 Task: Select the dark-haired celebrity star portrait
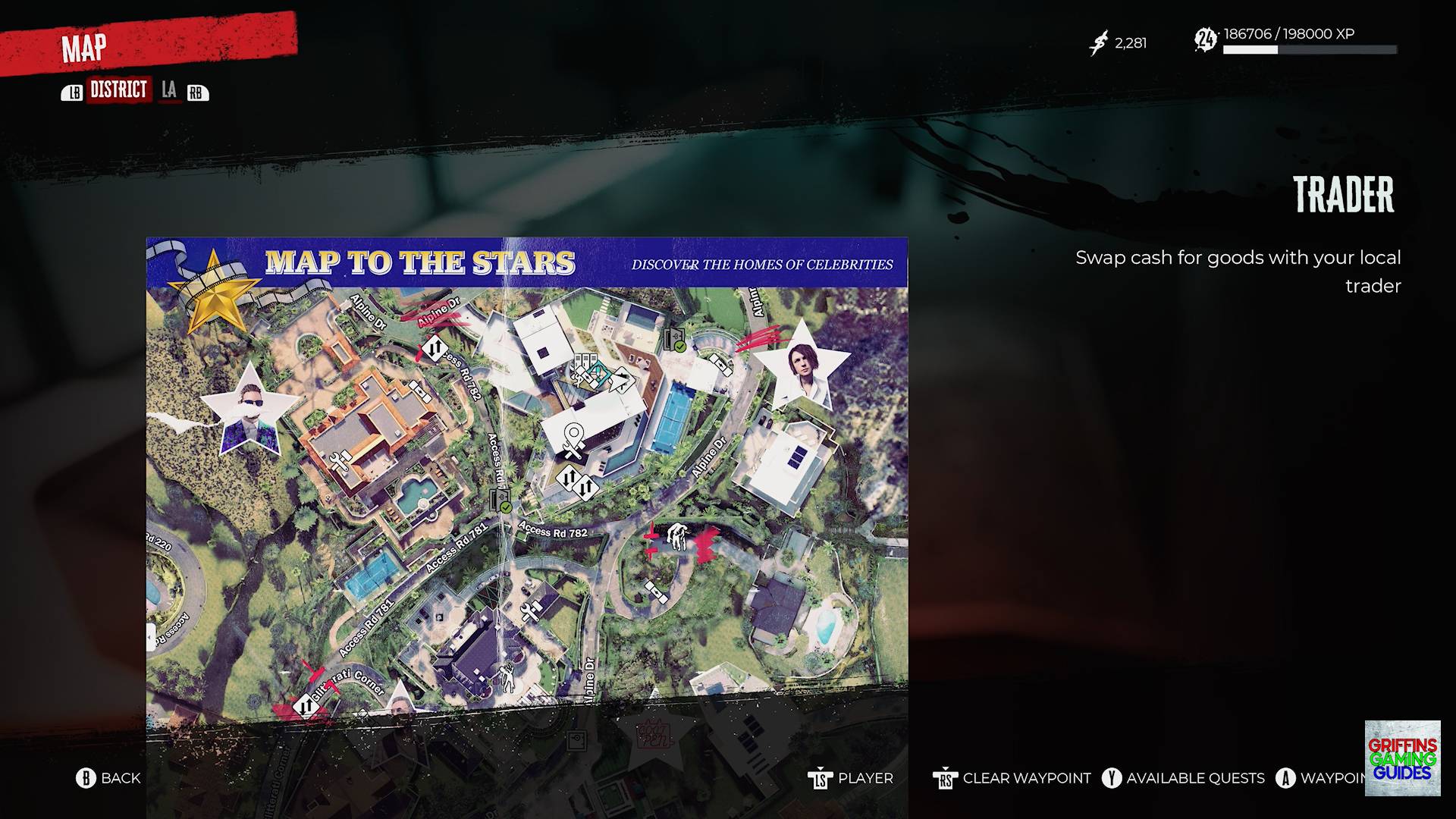coord(802,367)
